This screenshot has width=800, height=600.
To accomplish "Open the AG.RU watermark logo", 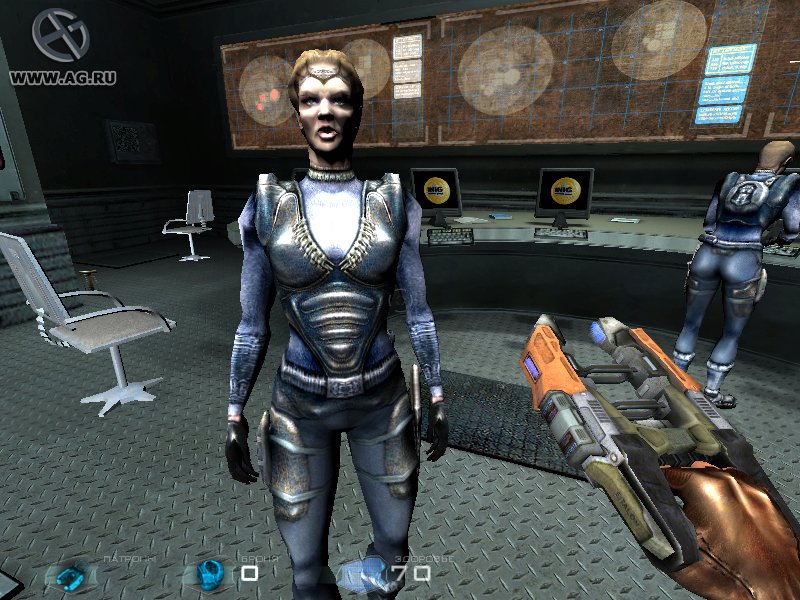I will [x=60, y=37].
